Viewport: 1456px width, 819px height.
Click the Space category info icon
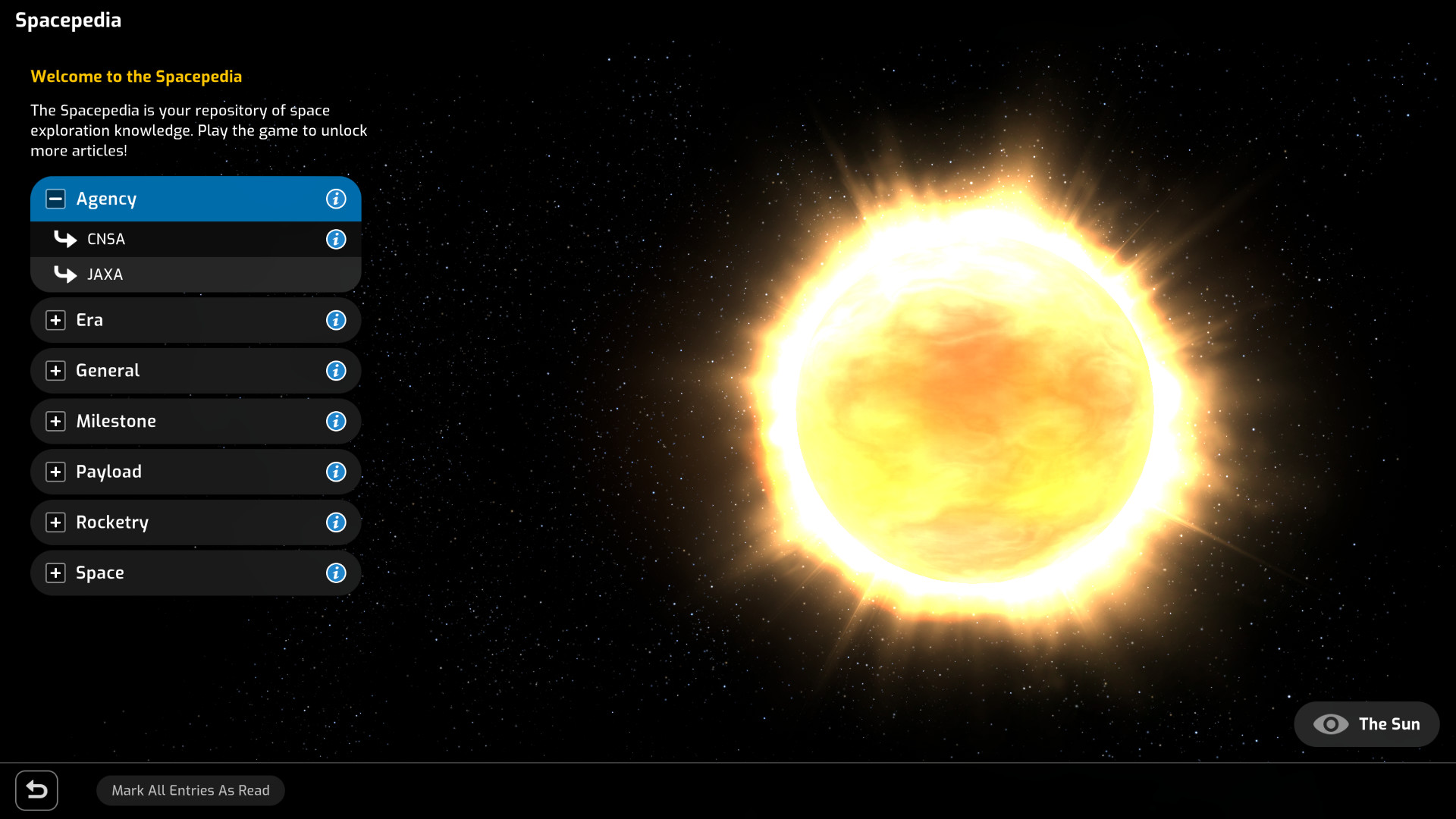(x=336, y=573)
